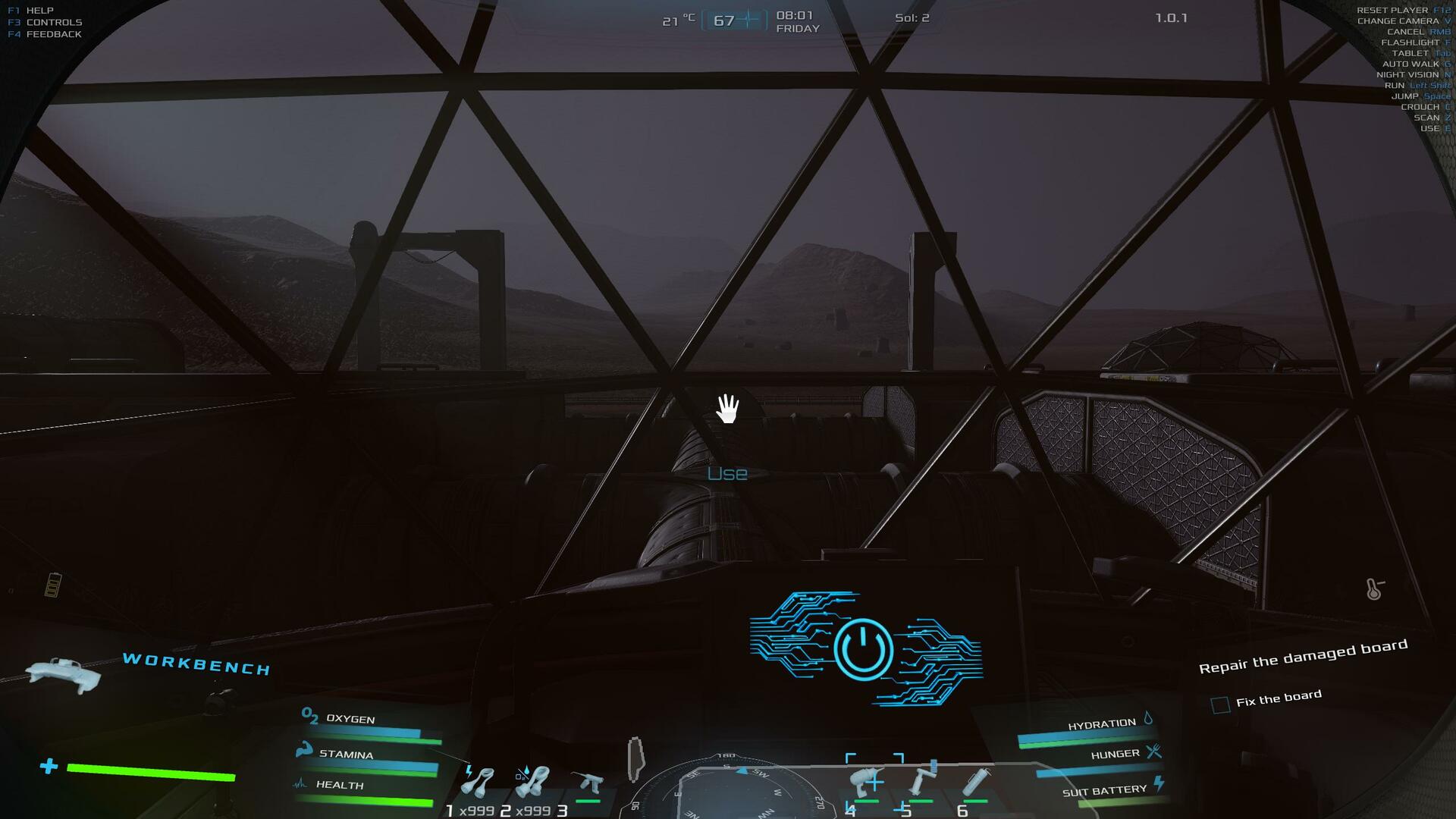This screenshot has width=1456, height=819.
Task: Click the battery level indicator icon
Action: (52, 585)
